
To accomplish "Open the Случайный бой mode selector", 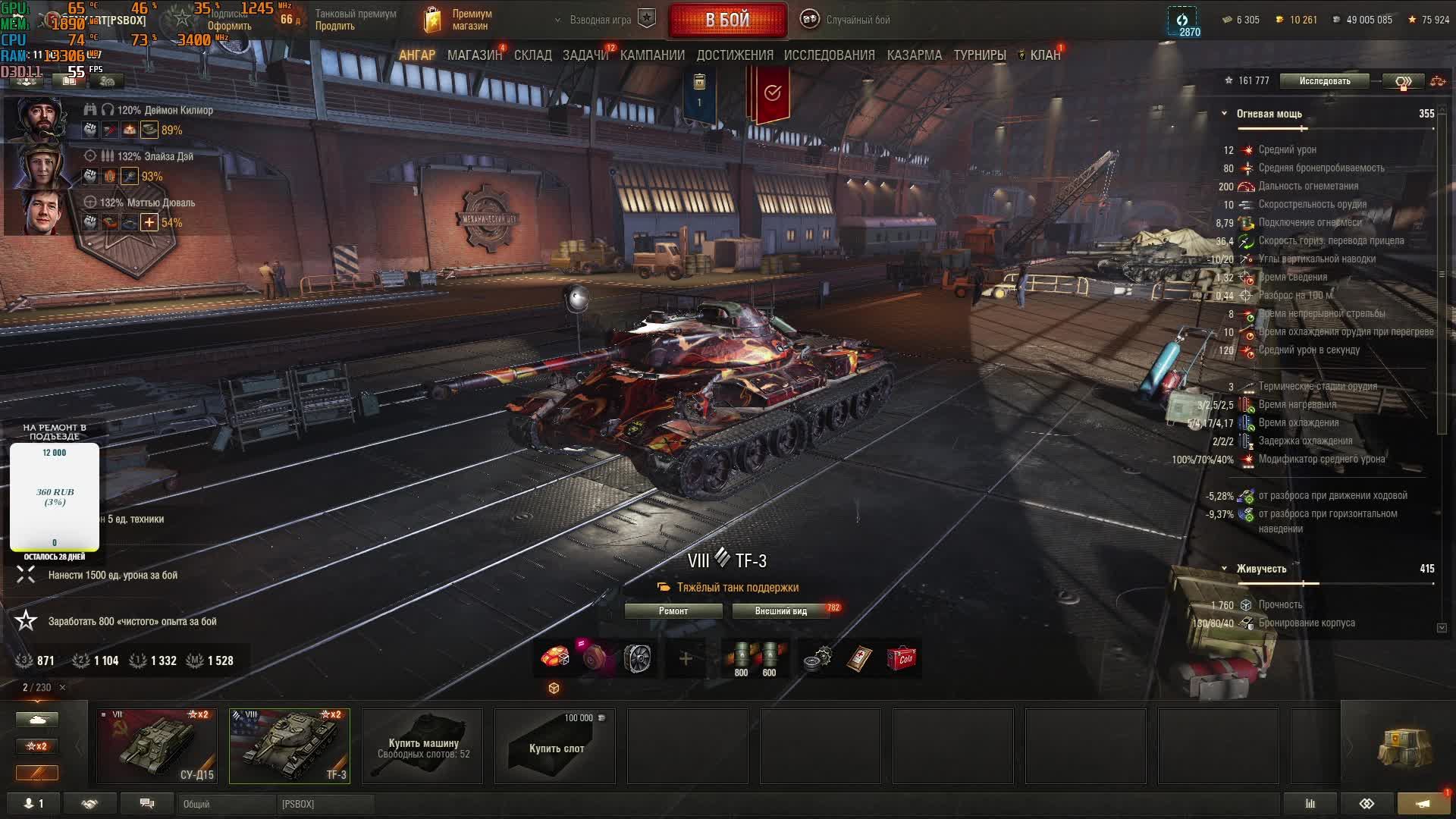I will click(x=848, y=20).
